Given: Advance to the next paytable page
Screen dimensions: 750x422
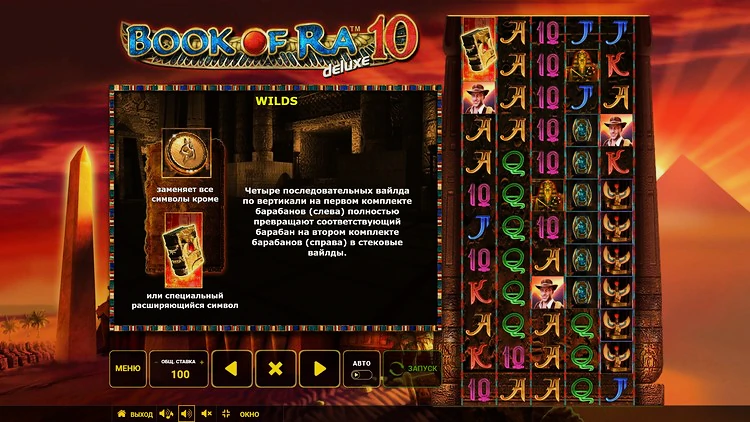Looking at the screenshot, I should click(320, 369).
